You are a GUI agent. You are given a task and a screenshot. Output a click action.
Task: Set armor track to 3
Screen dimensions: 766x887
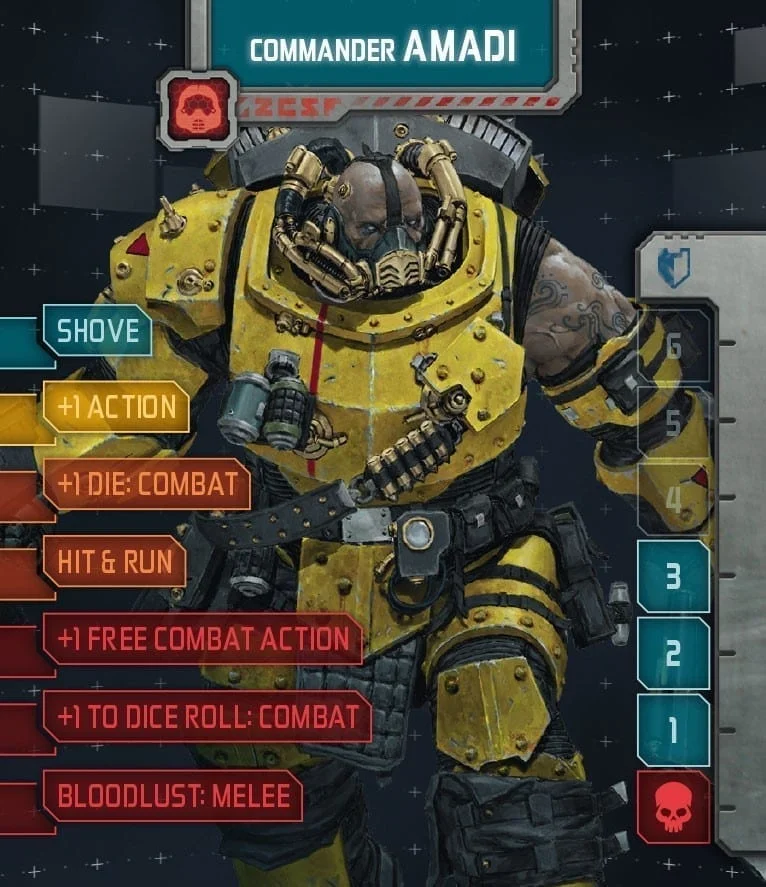click(673, 577)
